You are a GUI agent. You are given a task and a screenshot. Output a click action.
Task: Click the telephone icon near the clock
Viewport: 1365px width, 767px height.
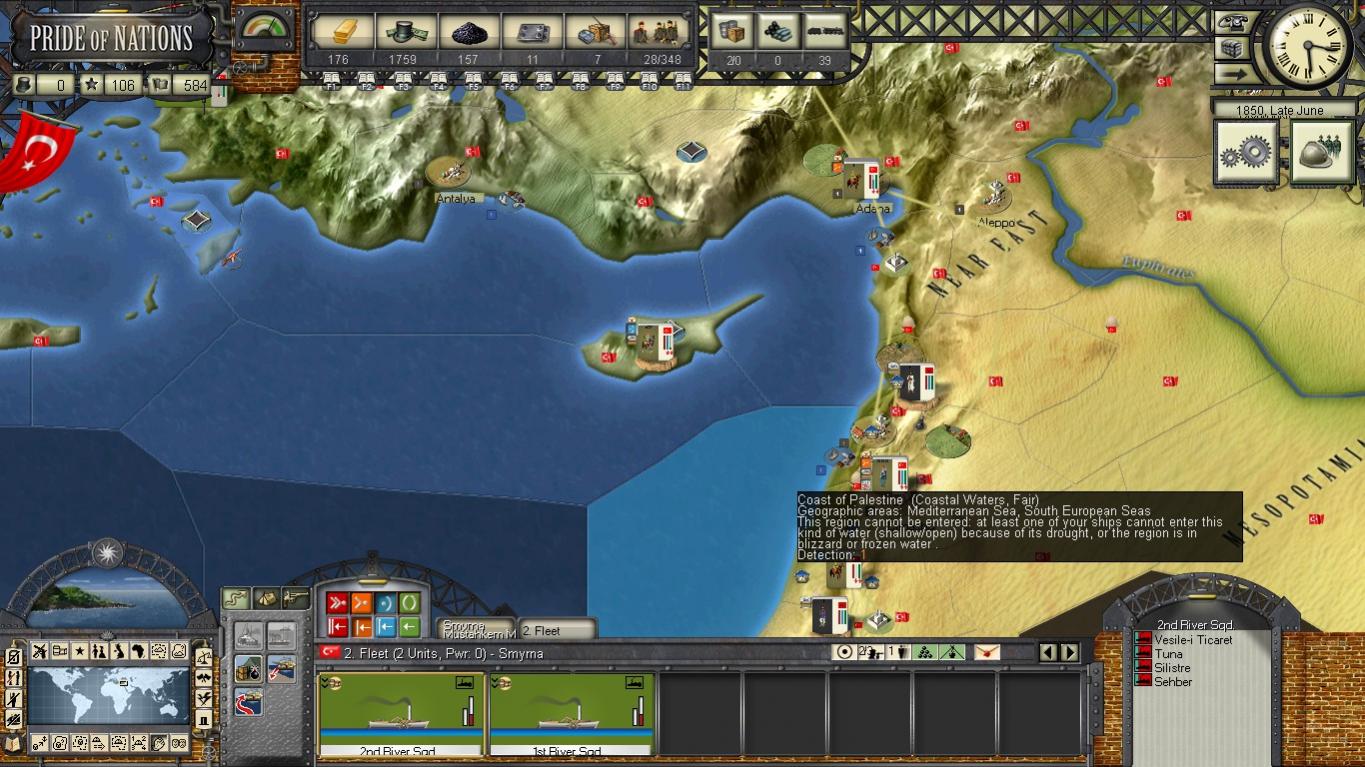[x=1237, y=24]
